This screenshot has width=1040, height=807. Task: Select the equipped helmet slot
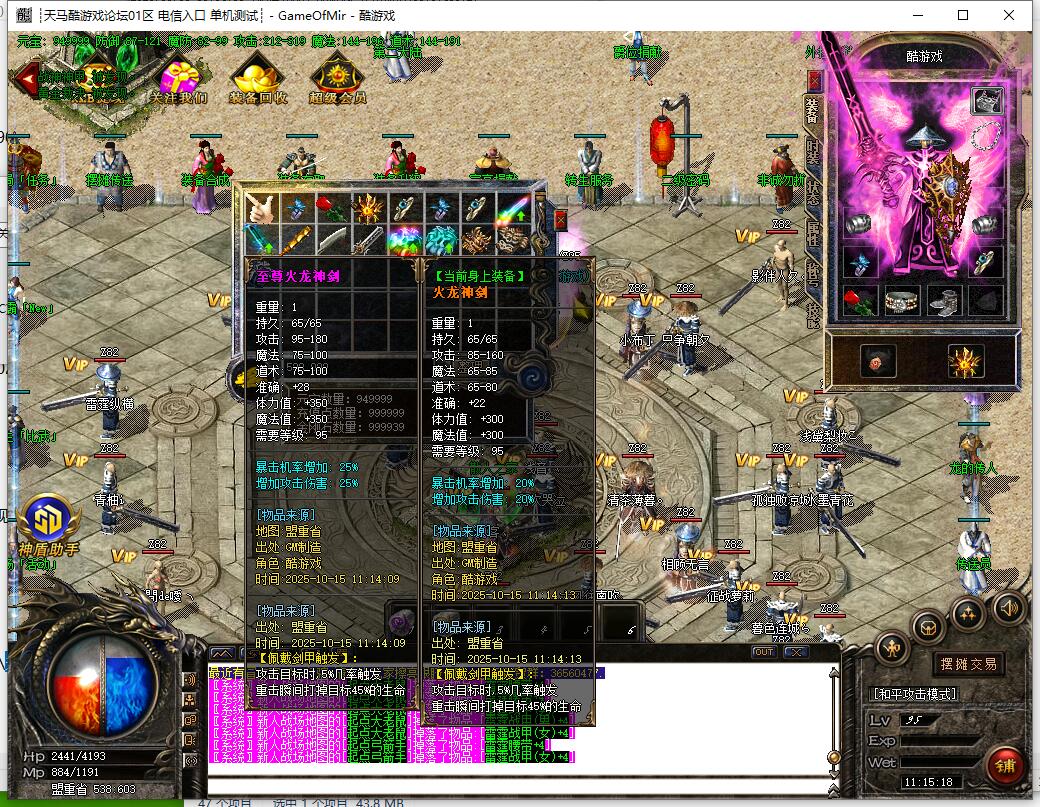pyautogui.click(x=989, y=101)
